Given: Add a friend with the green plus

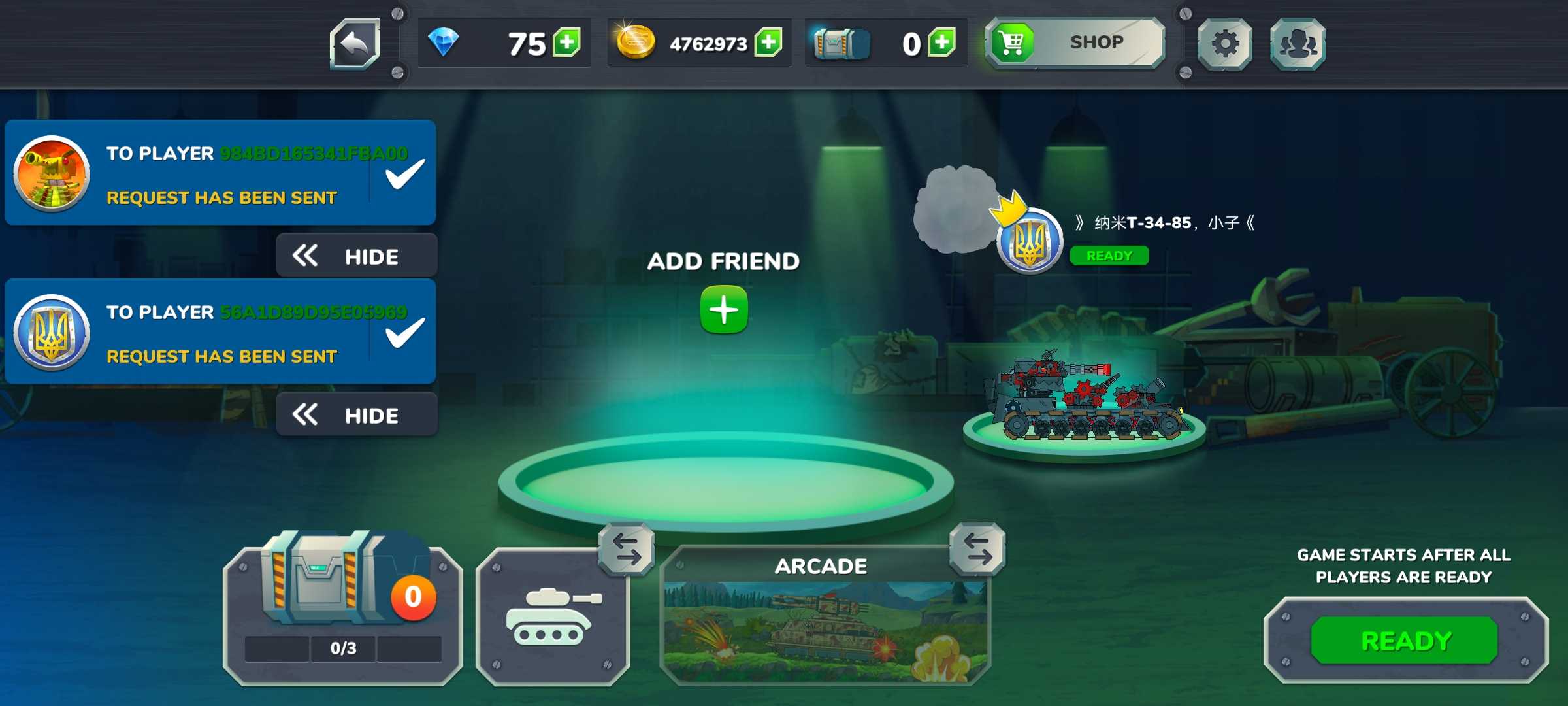Looking at the screenshot, I should point(724,310).
